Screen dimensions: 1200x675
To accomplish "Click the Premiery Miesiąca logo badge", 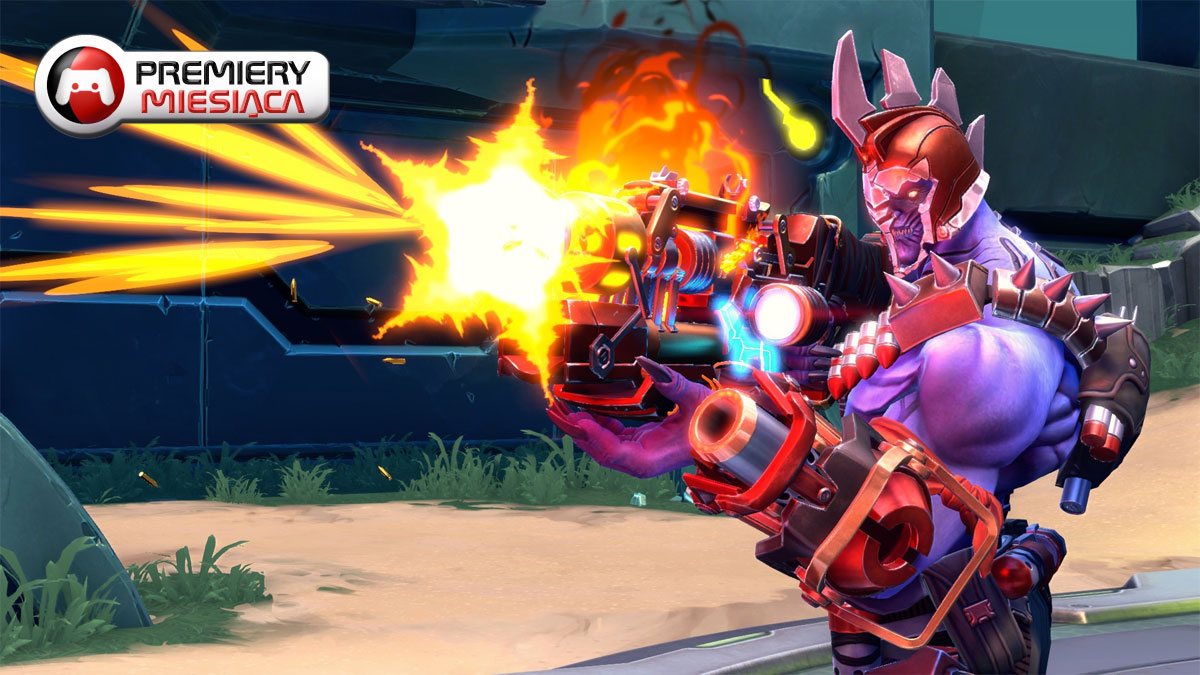I will tap(182, 86).
